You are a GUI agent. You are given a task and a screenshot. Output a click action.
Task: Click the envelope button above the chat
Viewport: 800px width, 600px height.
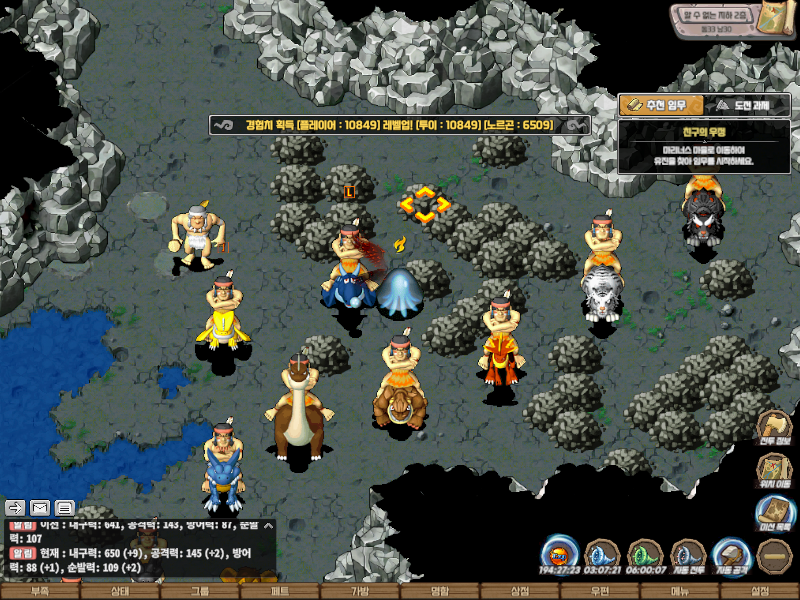(40, 508)
